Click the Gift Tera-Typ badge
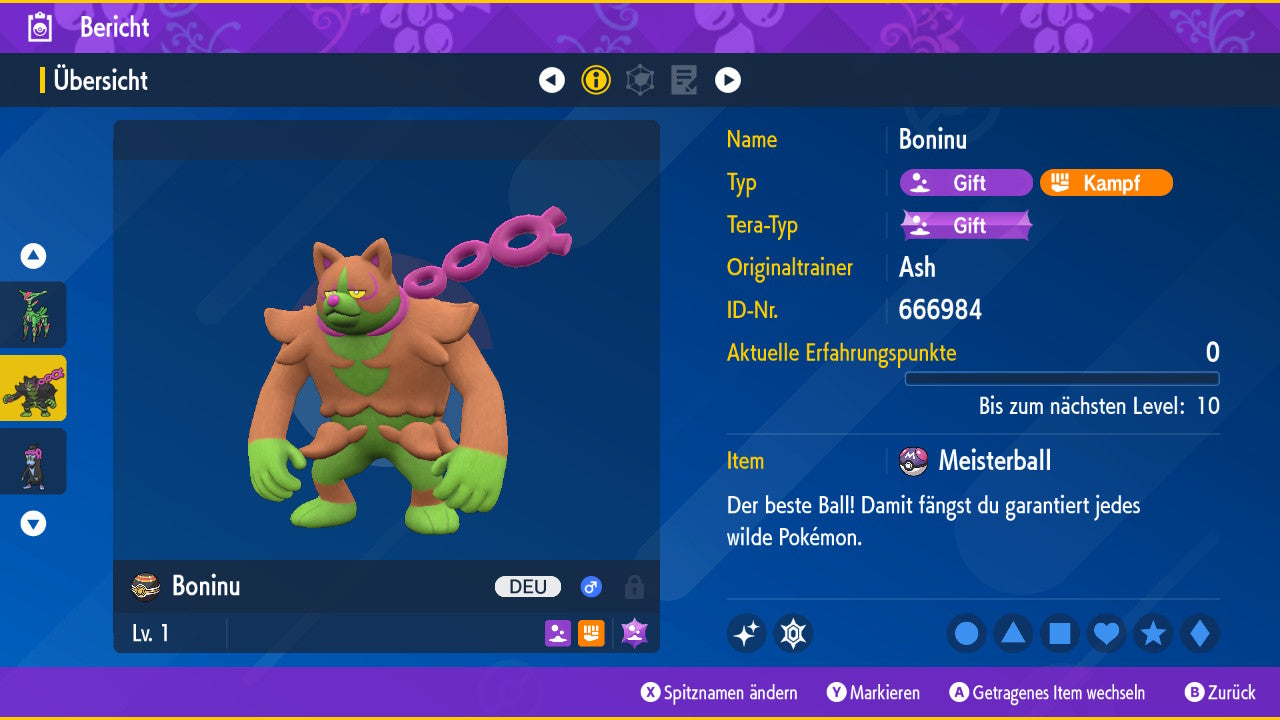This screenshot has width=1280, height=720. click(x=966, y=226)
